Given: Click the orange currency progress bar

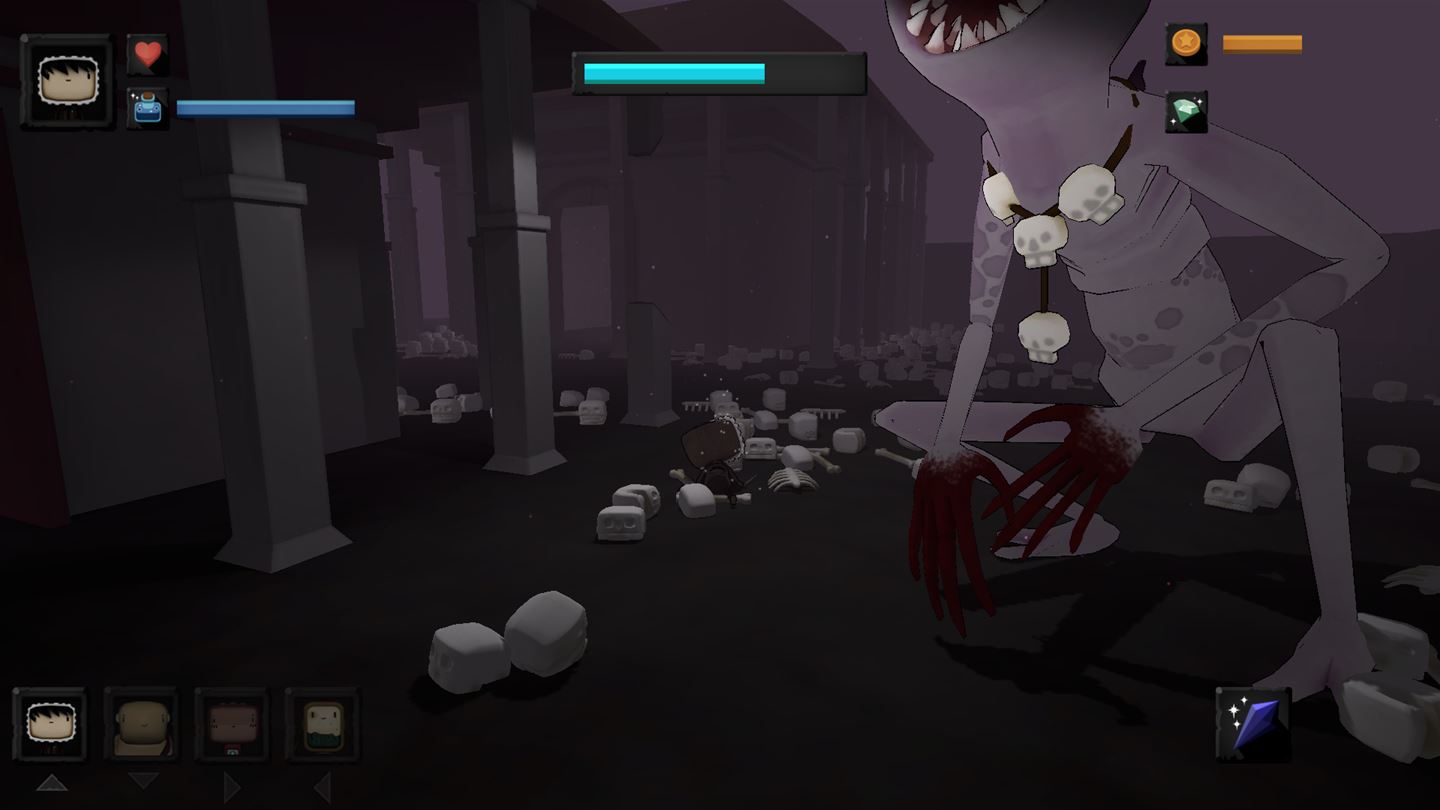Looking at the screenshot, I should [x=1263, y=43].
